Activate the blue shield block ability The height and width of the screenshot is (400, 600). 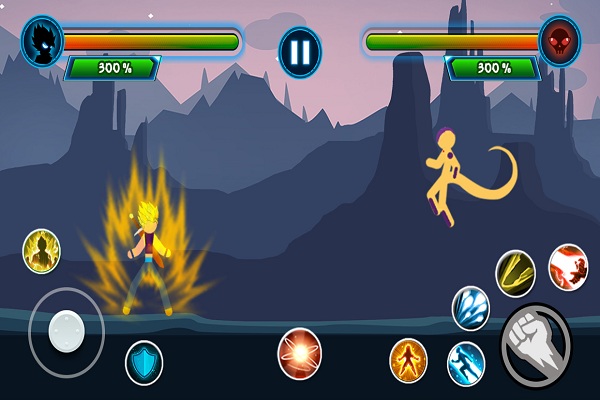coord(144,362)
